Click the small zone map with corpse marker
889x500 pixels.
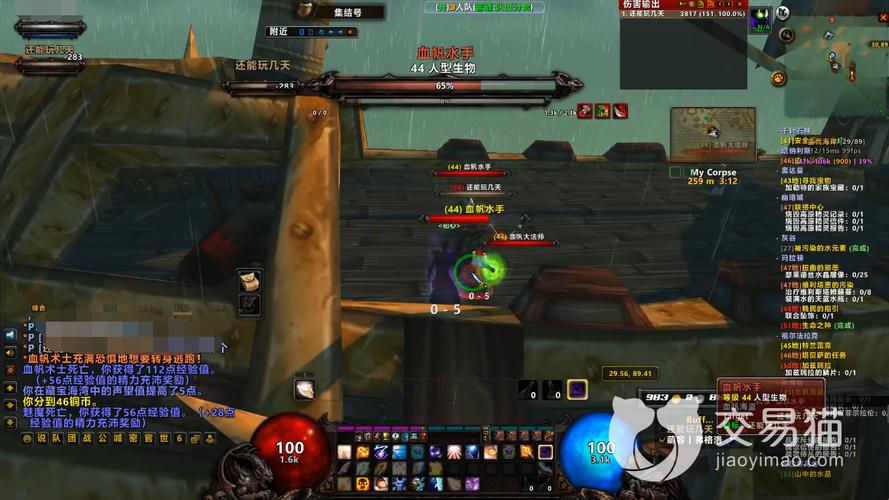712,134
